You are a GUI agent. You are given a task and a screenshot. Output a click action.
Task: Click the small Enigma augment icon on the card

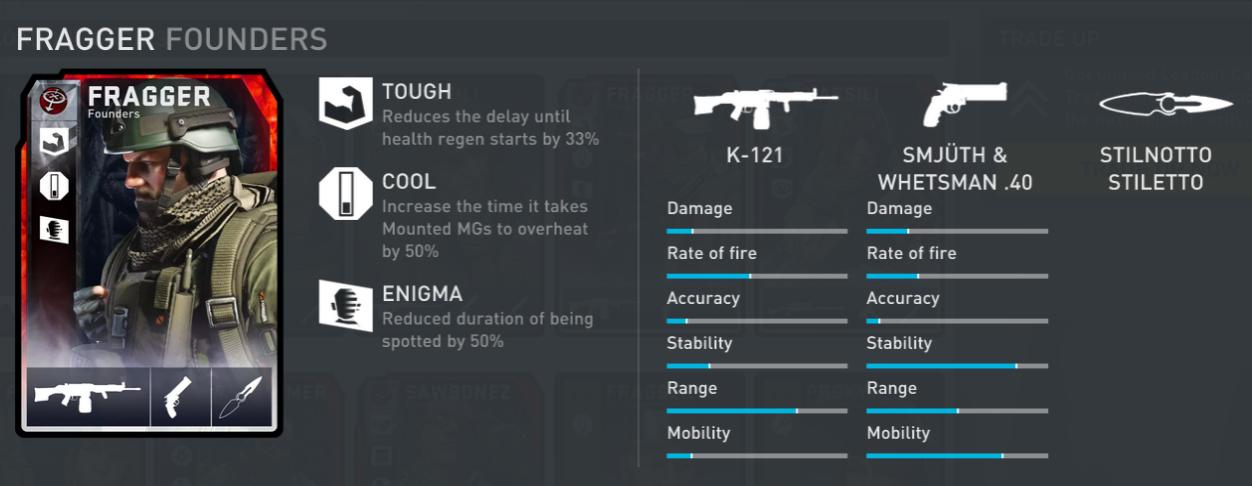click(53, 229)
